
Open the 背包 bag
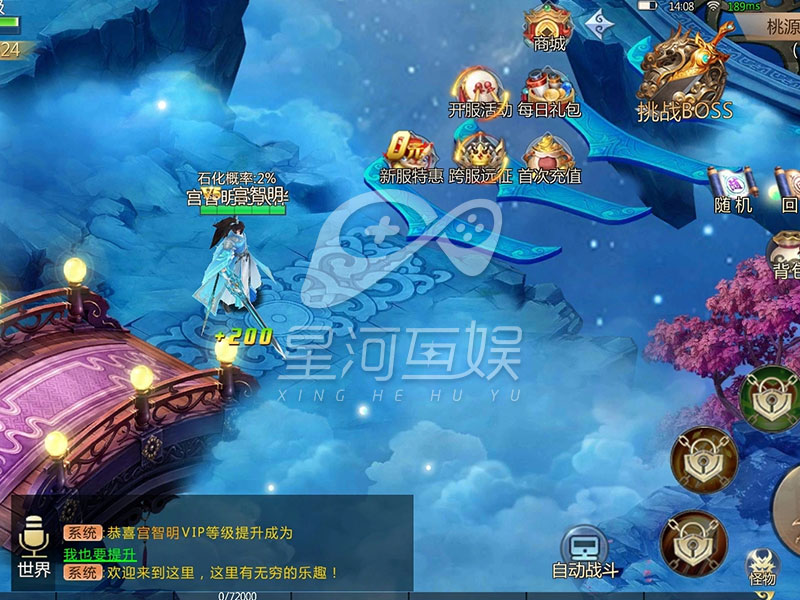786,254
